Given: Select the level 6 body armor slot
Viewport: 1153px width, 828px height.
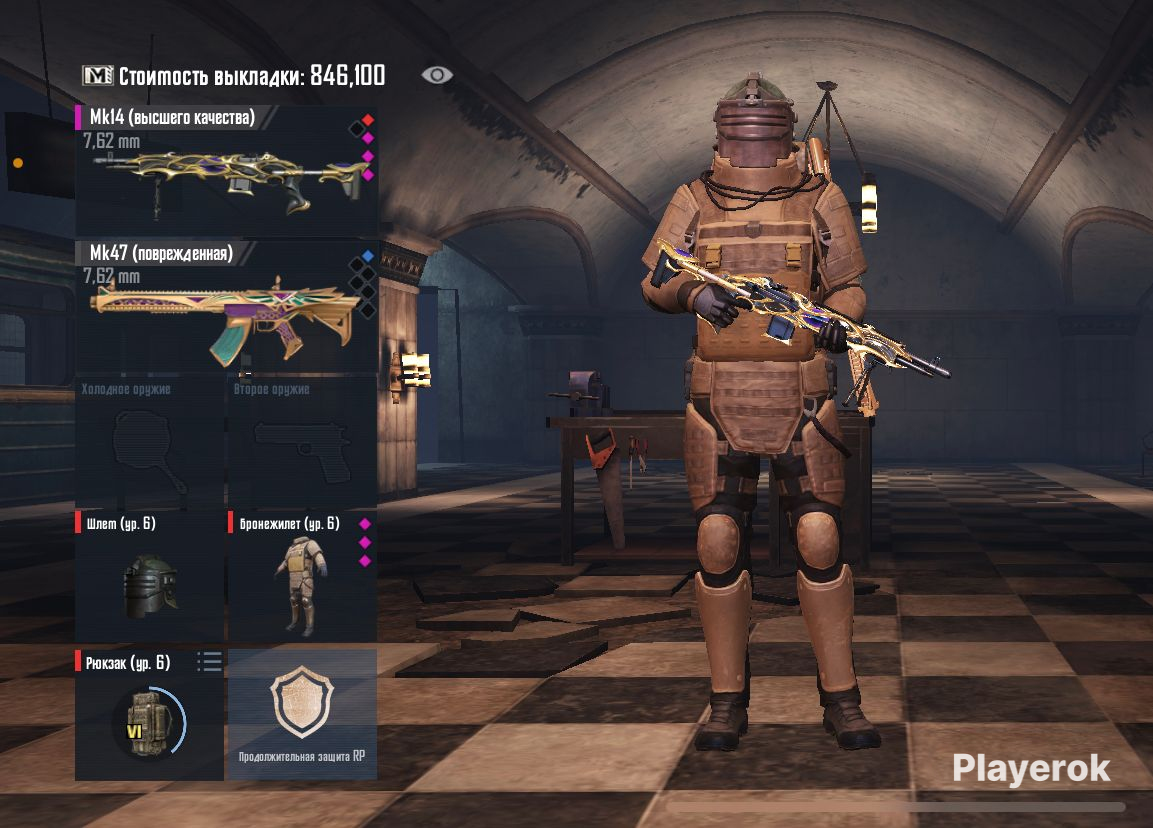Looking at the screenshot, I should (300, 580).
